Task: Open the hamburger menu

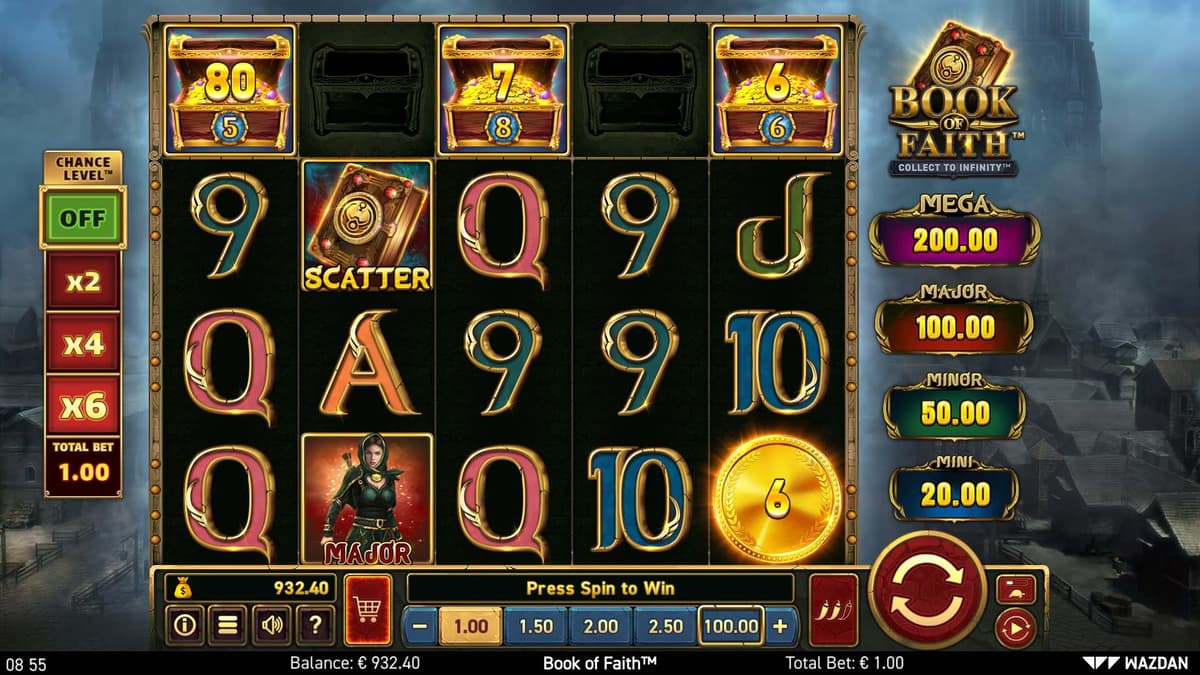Action: (x=227, y=626)
